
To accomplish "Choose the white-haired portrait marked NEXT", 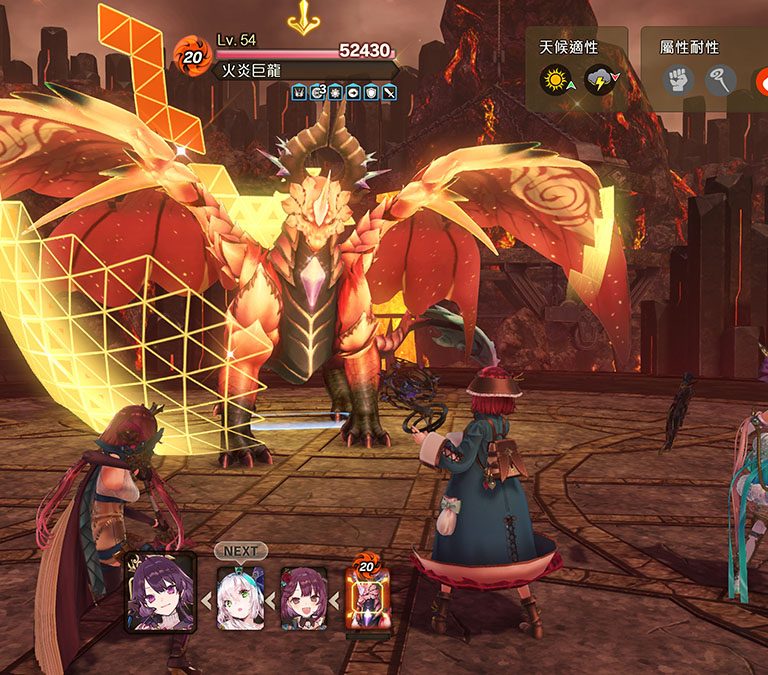I will pyautogui.click(x=241, y=598).
